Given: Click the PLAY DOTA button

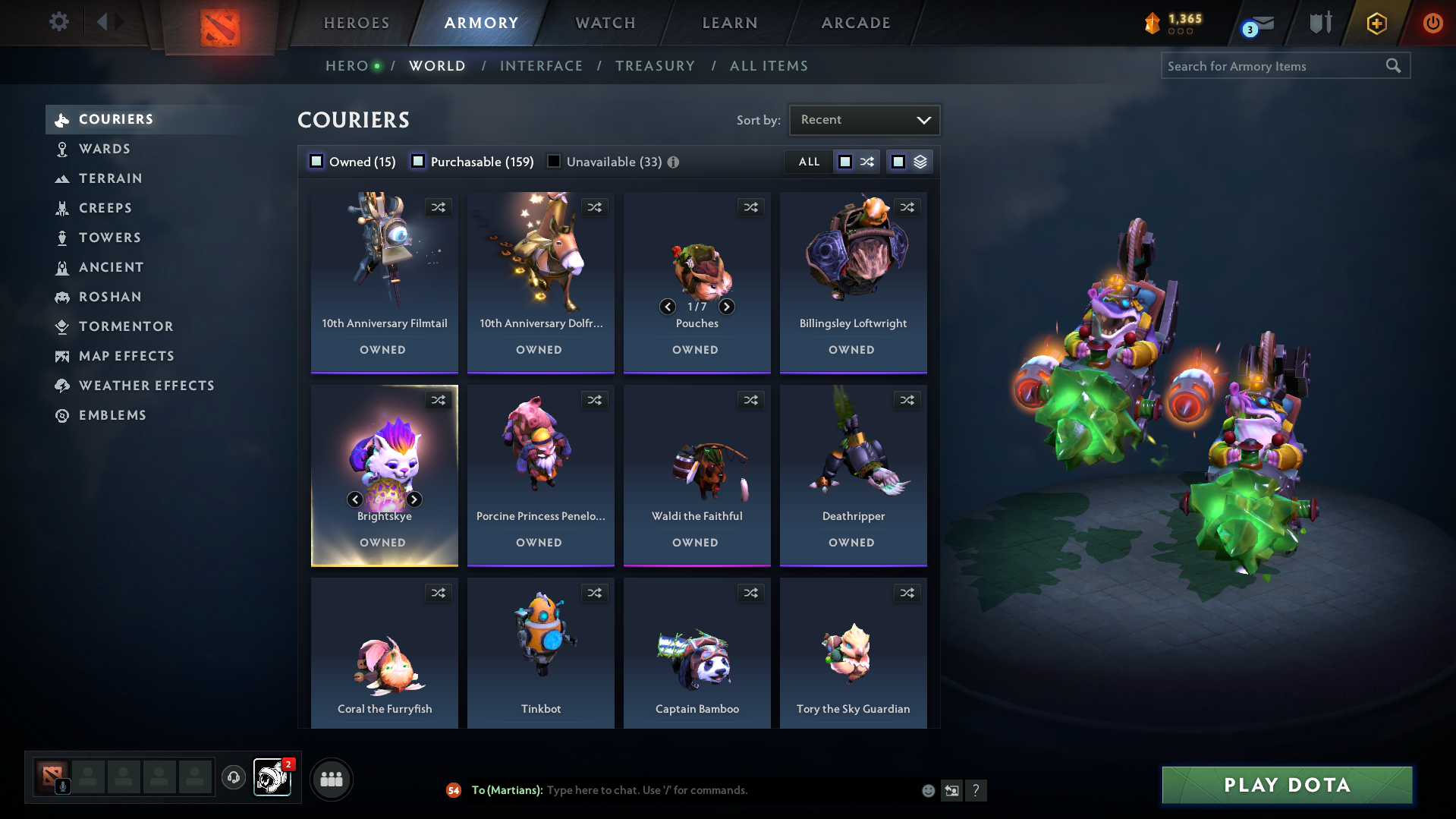Looking at the screenshot, I should click(1285, 785).
